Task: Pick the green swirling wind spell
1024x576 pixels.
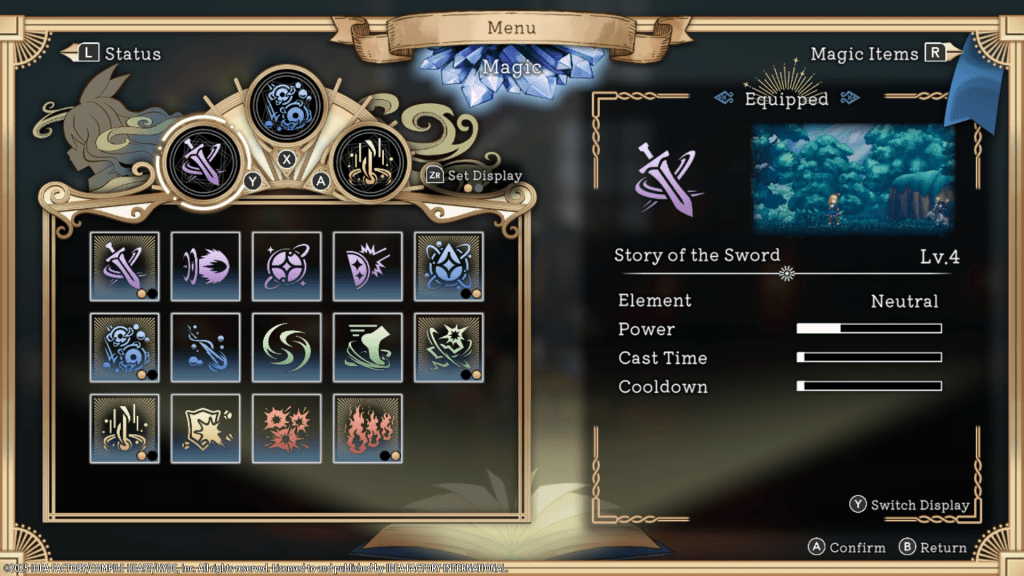Action: coord(286,347)
